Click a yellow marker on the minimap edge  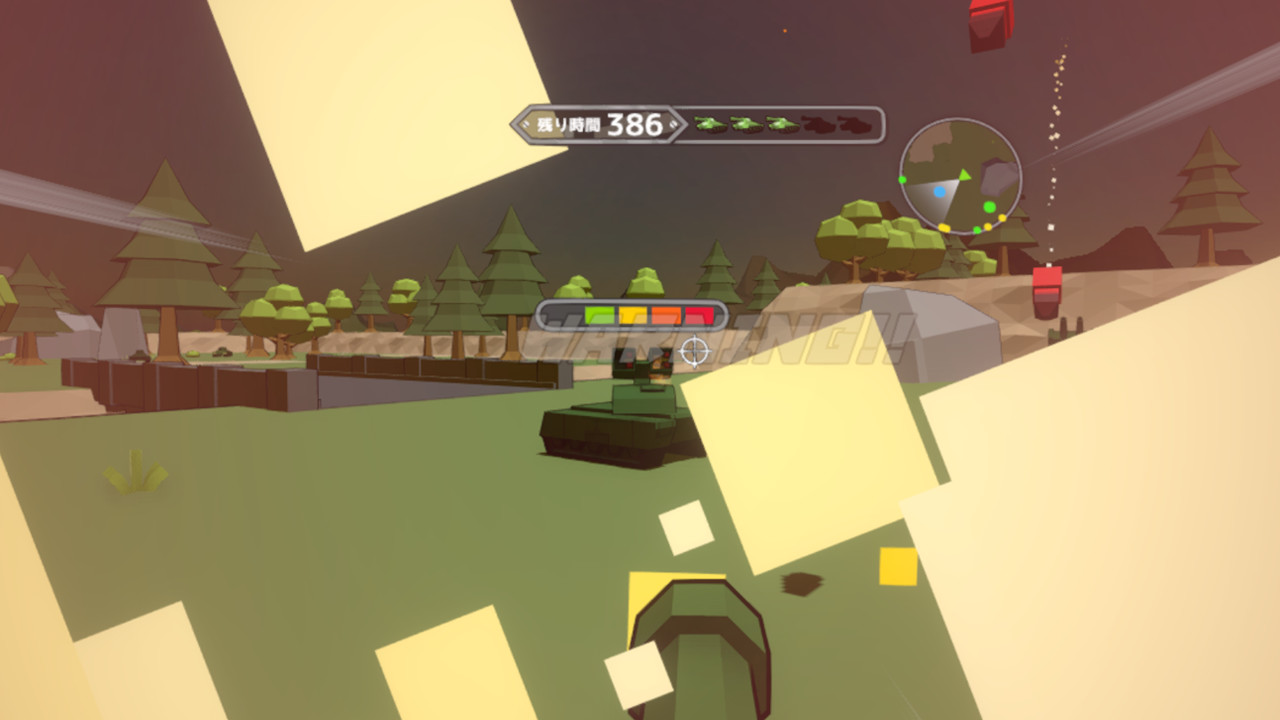(x=944, y=226)
